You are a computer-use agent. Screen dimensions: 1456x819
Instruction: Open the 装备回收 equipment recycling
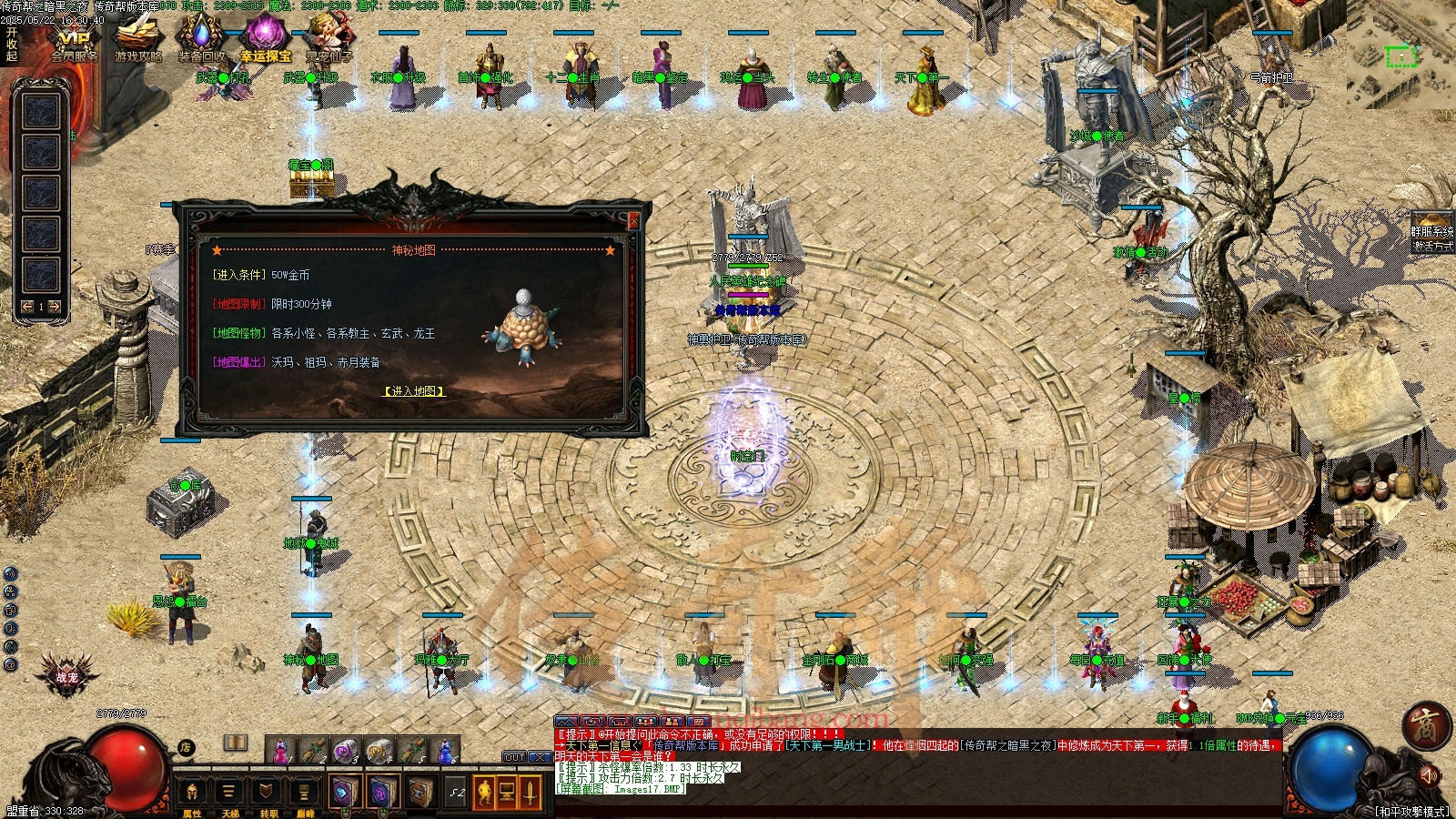tap(202, 42)
